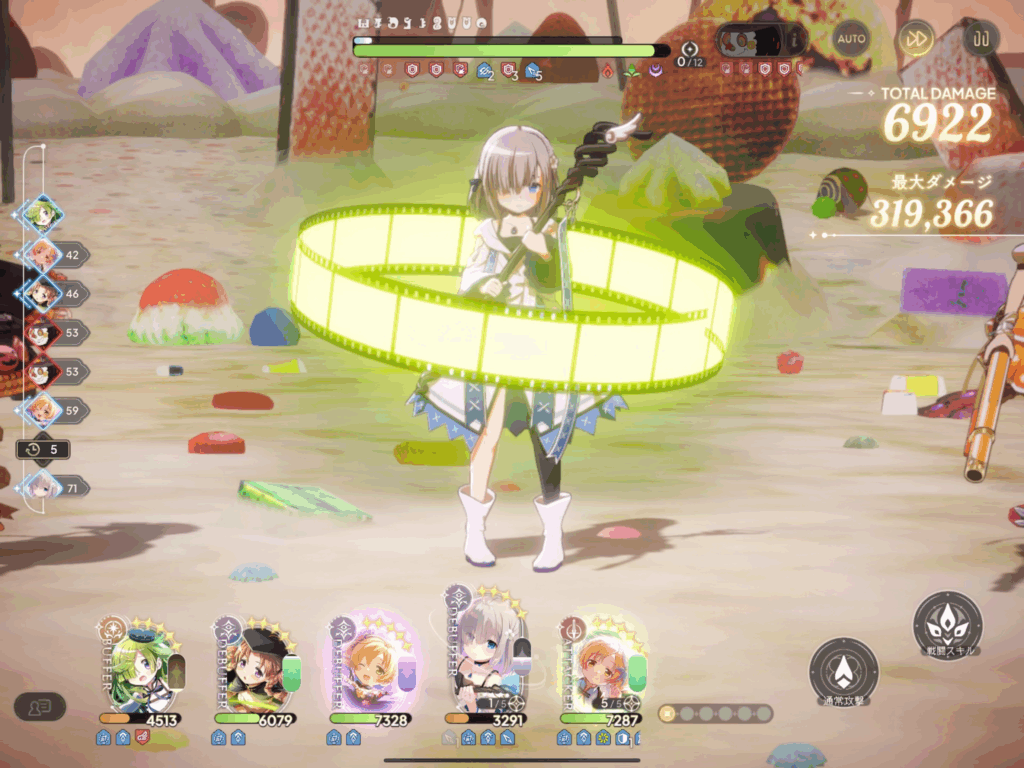Click the enemy portrait beside the info button
1024x768 pixels.
[x=748, y=40]
